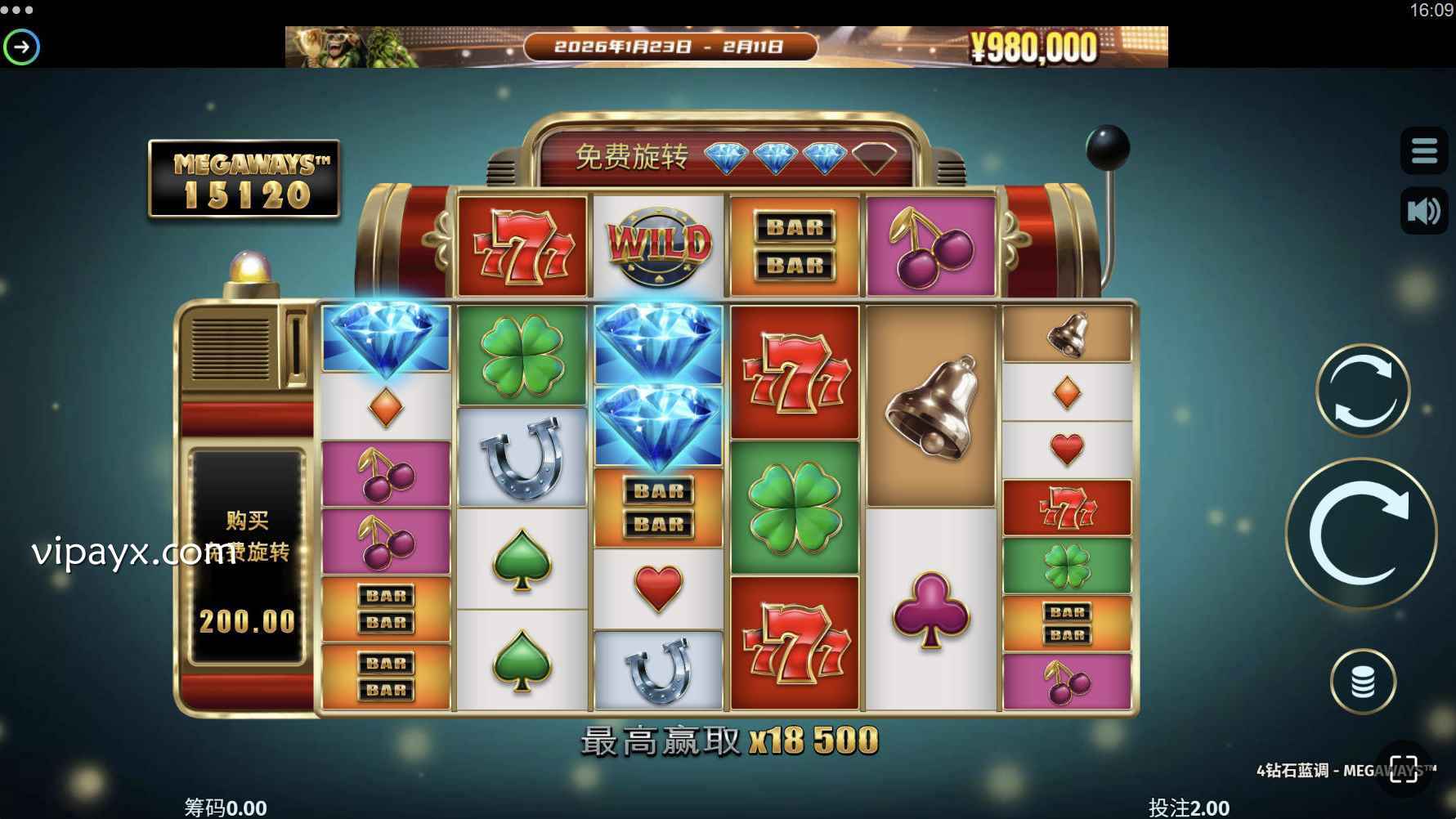Toggle fullscreen with the bracket icon
This screenshot has height=819, width=1456.
coord(1401,767)
